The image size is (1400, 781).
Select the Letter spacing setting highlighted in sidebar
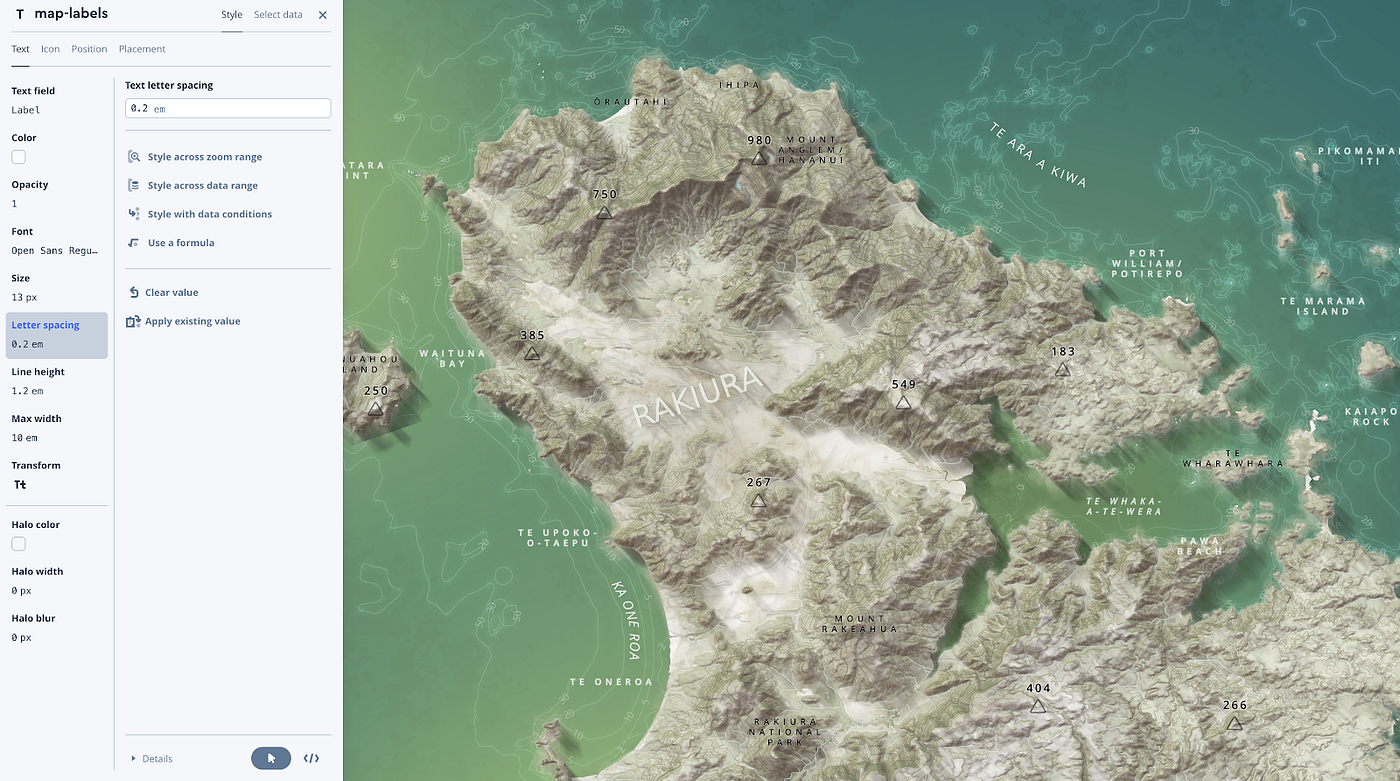click(45, 334)
